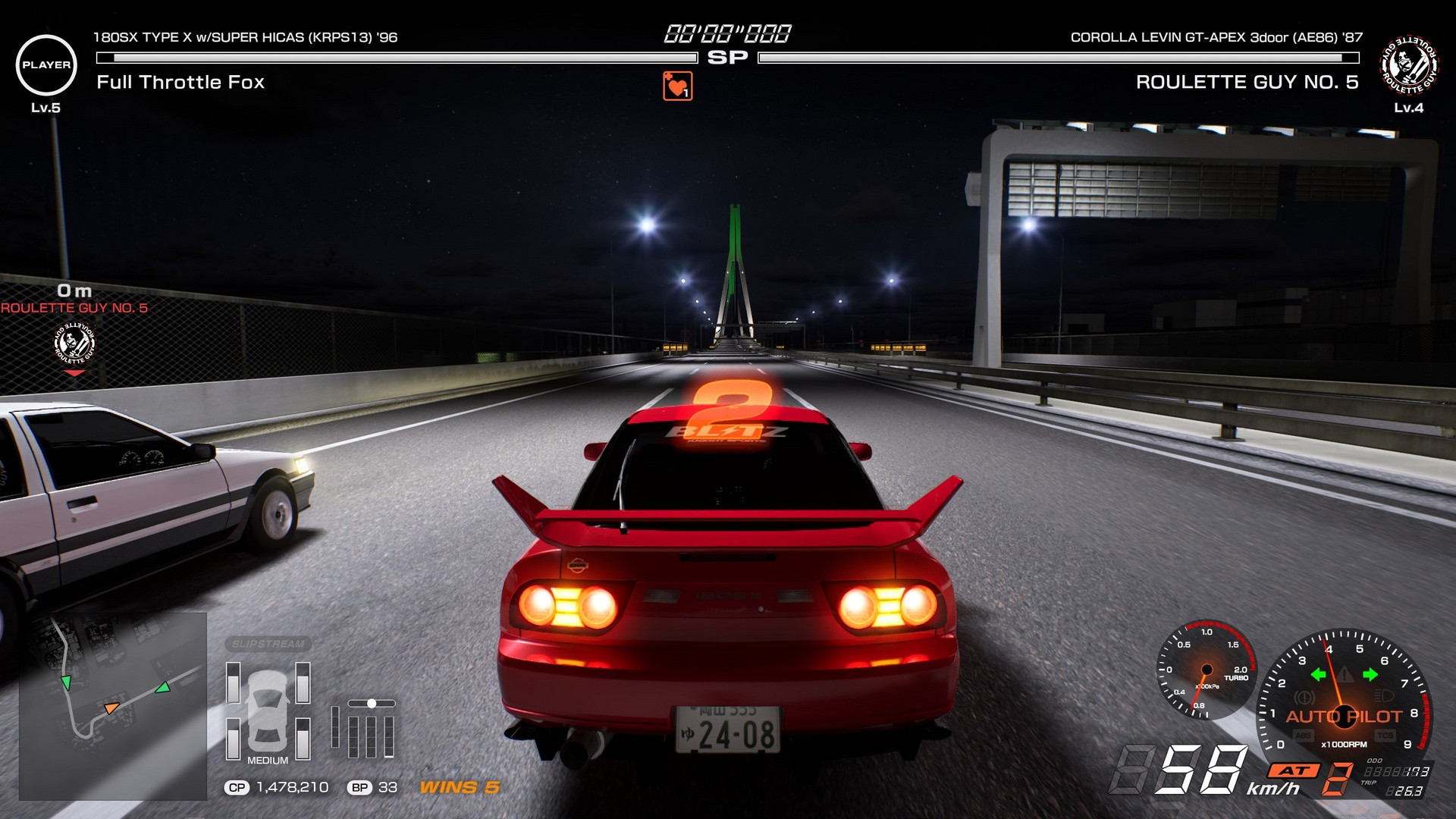This screenshot has width=1456, height=819.
Task: Click the course minimap
Action: click(113, 705)
